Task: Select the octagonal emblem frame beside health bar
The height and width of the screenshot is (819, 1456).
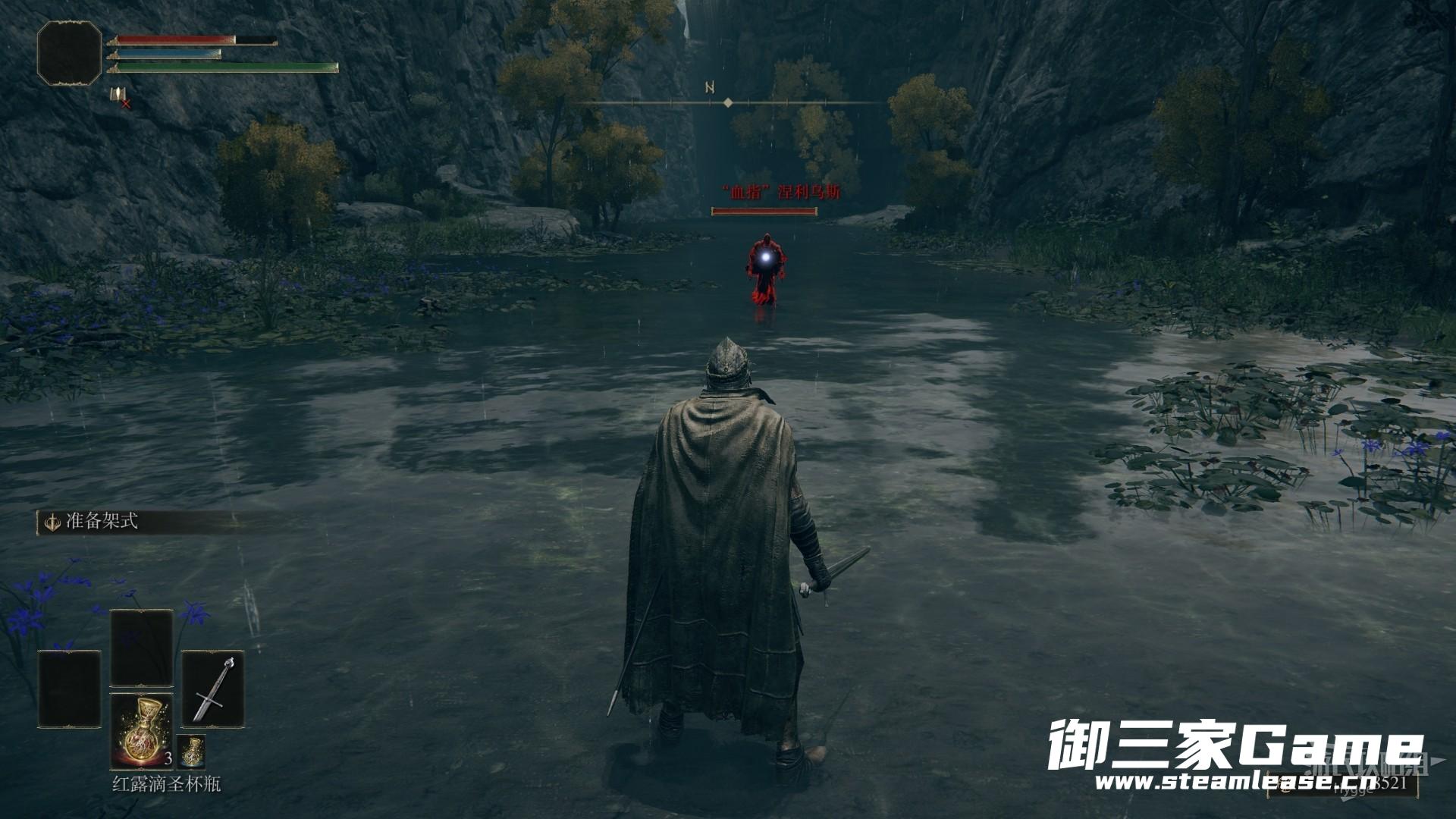Action: coord(69,52)
